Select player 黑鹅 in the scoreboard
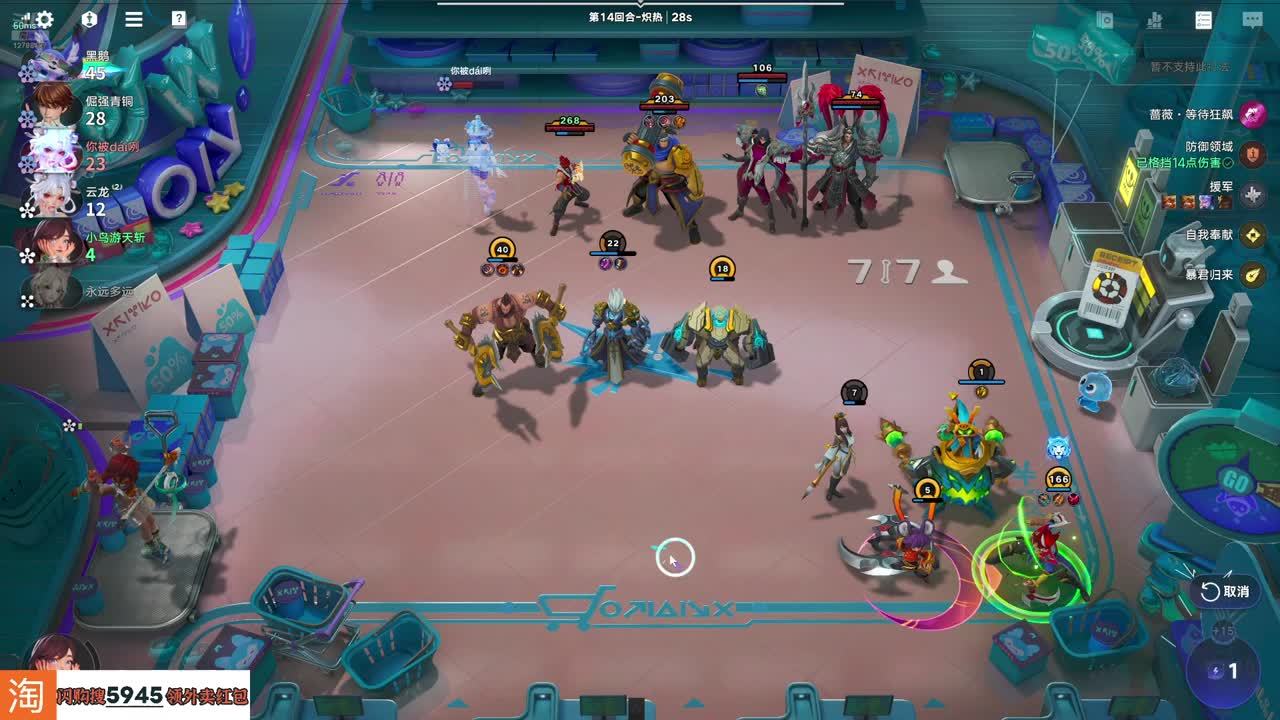 pos(52,64)
